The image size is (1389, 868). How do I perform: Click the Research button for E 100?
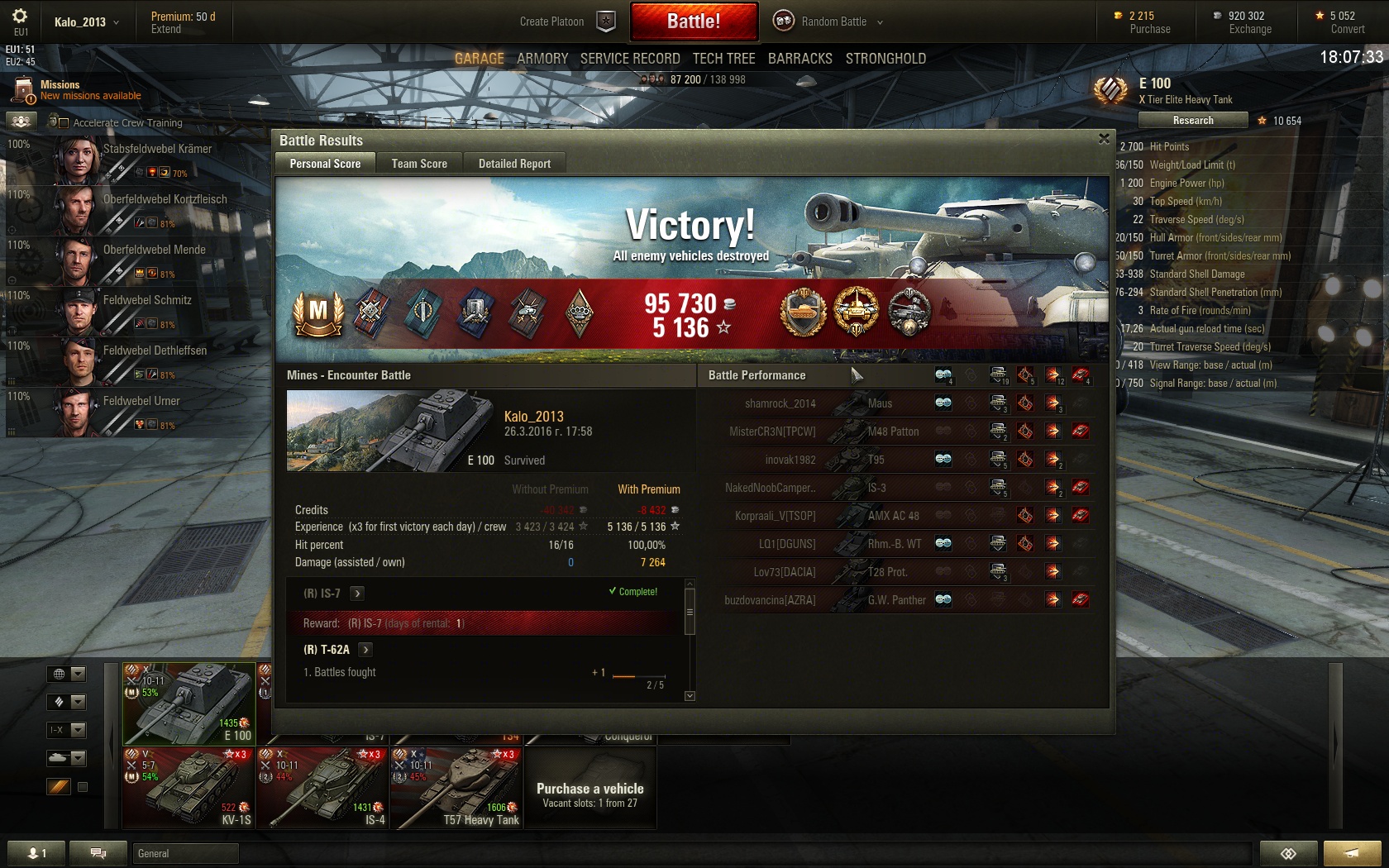(1193, 121)
